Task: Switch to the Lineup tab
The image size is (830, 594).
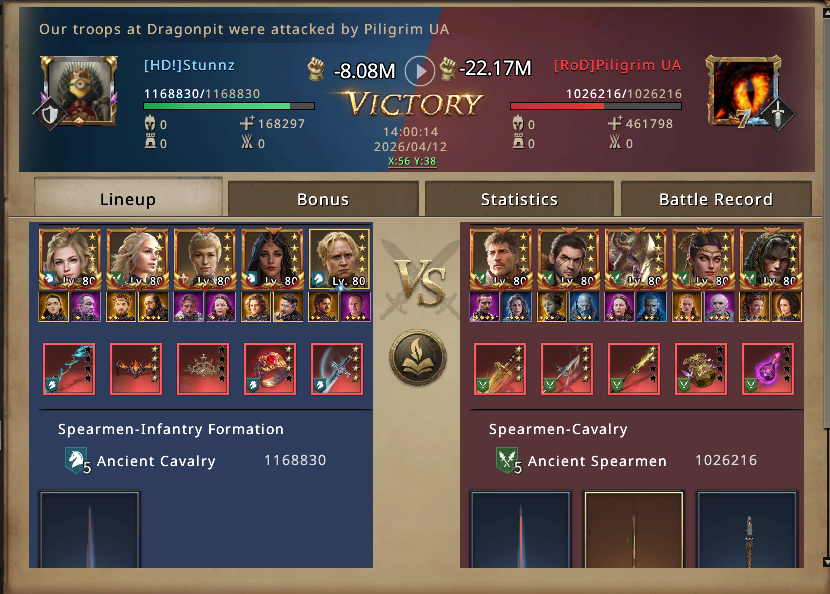Action: [x=128, y=198]
